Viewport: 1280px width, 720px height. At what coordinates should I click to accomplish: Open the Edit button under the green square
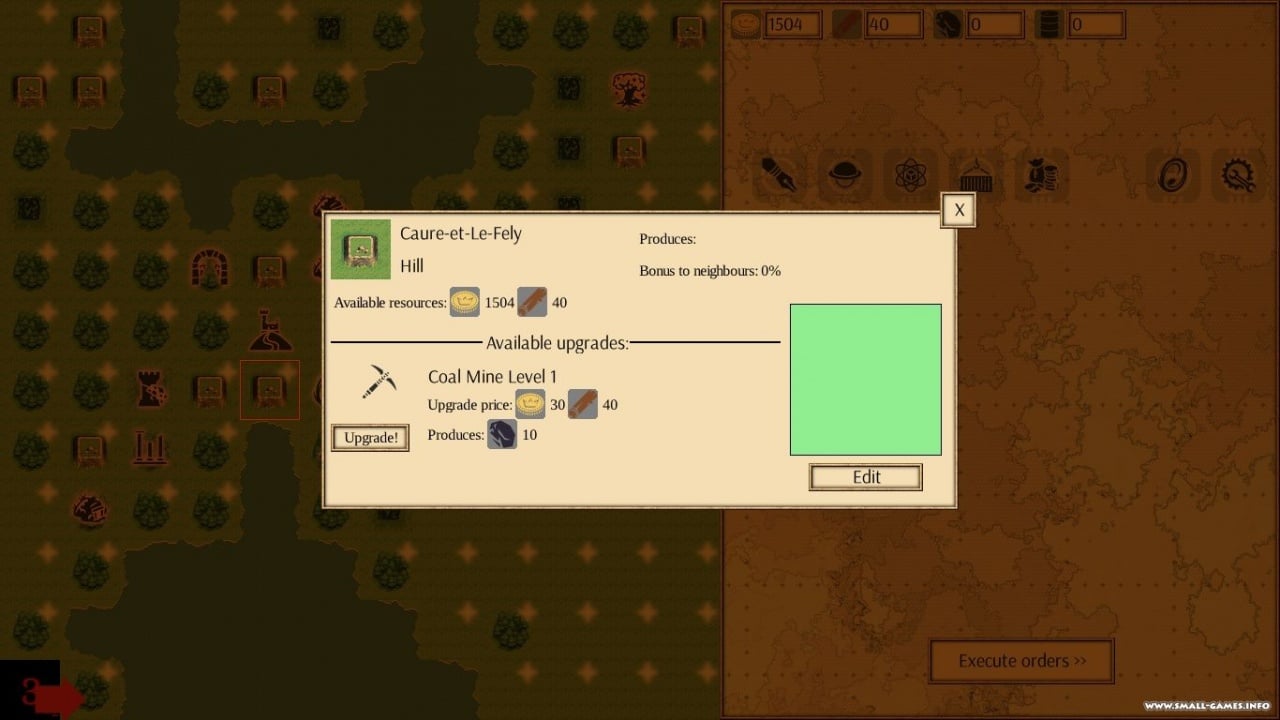click(x=866, y=477)
